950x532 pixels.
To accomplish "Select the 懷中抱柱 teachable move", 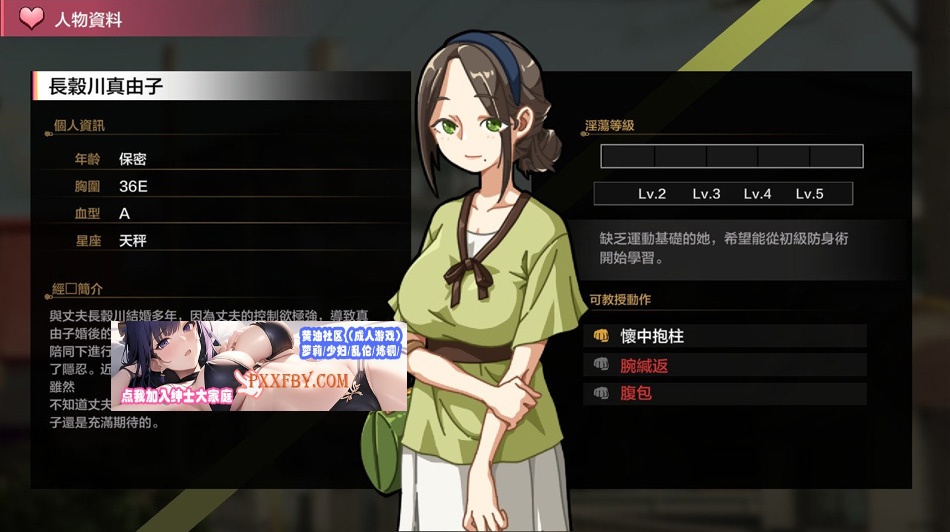I will (x=652, y=337).
